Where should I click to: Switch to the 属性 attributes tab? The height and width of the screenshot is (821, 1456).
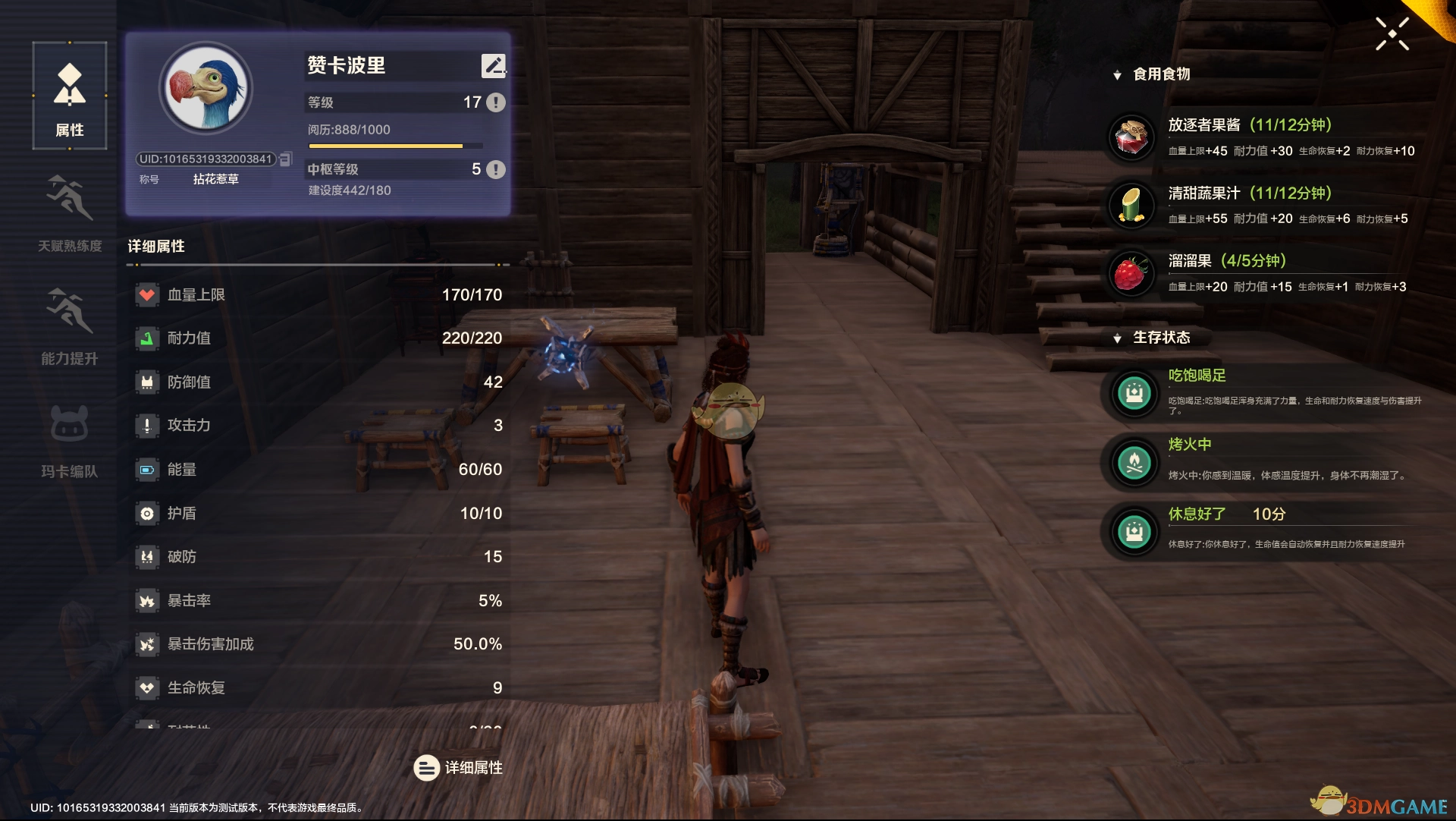pos(69,96)
